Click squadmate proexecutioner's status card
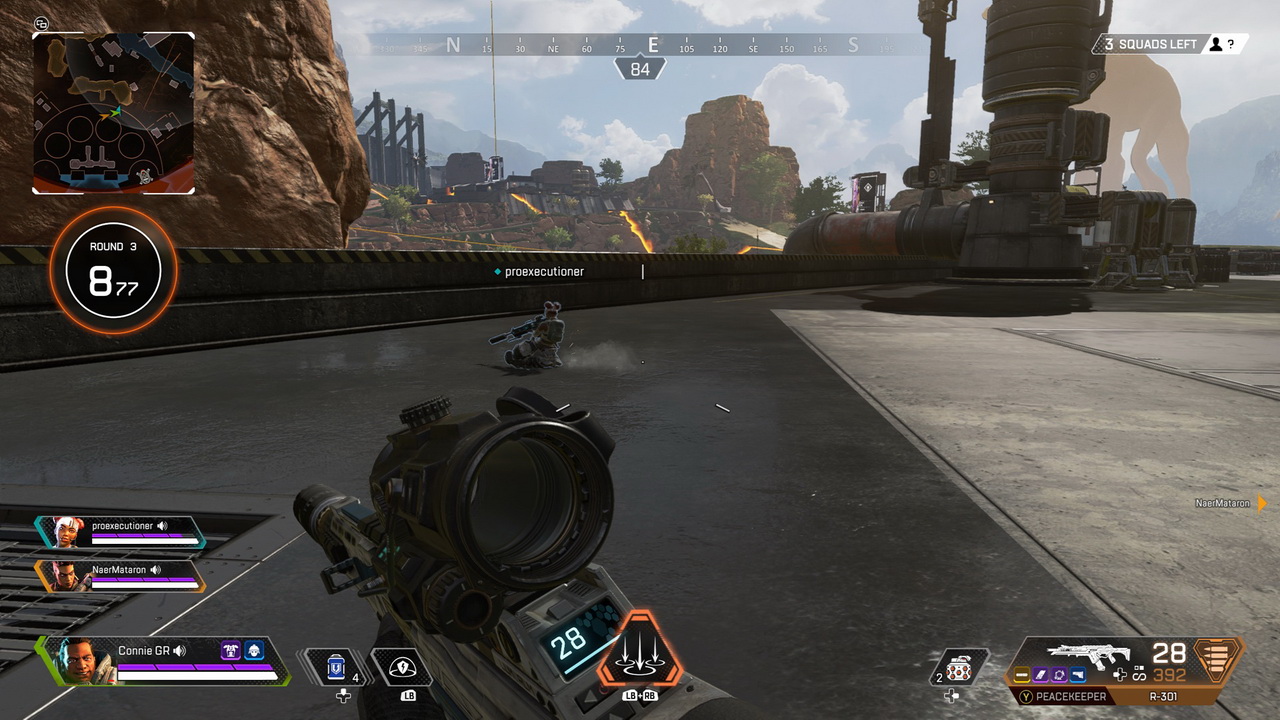 (x=120, y=532)
